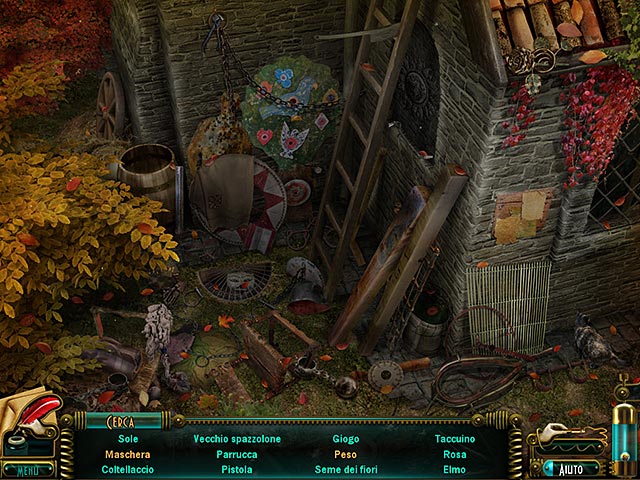Viewport: 640px width, 480px height.
Task: Choose the 'Giogo' list entry
Action: [345, 438]
